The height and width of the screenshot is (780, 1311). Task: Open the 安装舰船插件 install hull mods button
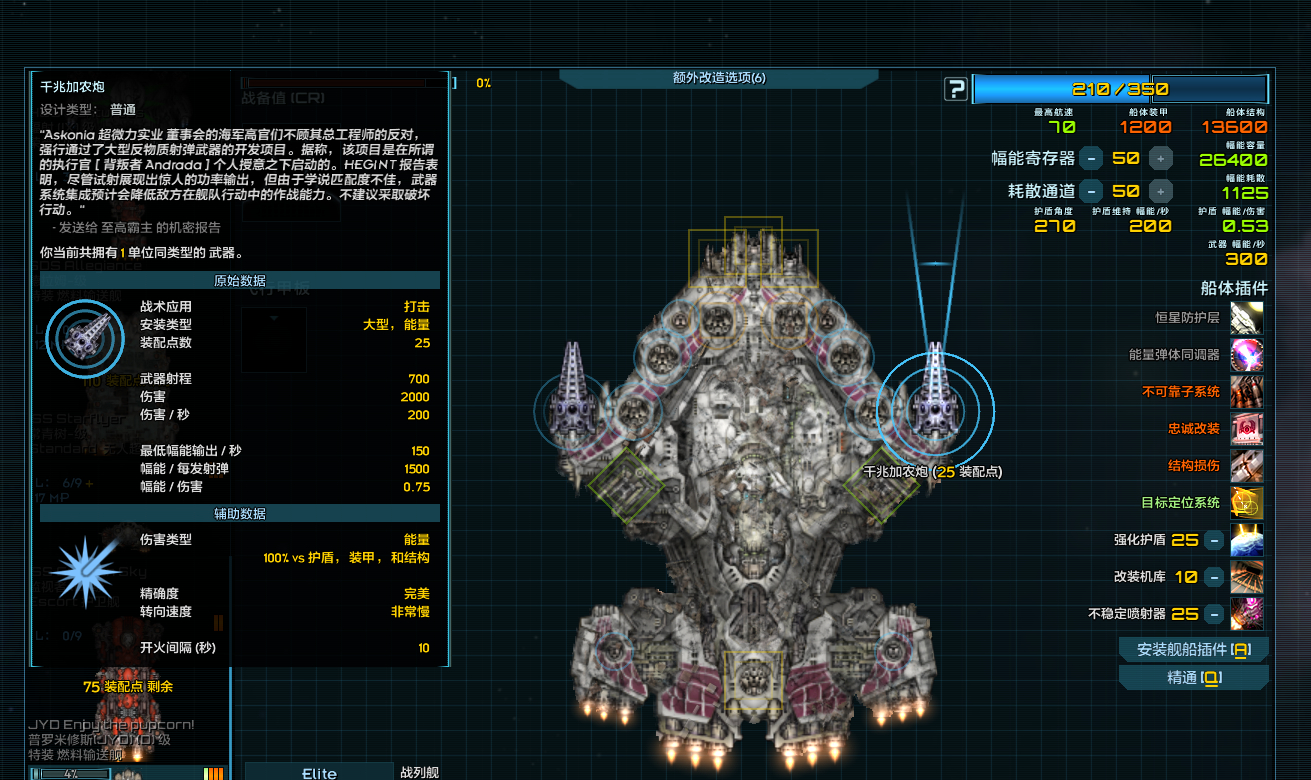(x=1193, y=650)
